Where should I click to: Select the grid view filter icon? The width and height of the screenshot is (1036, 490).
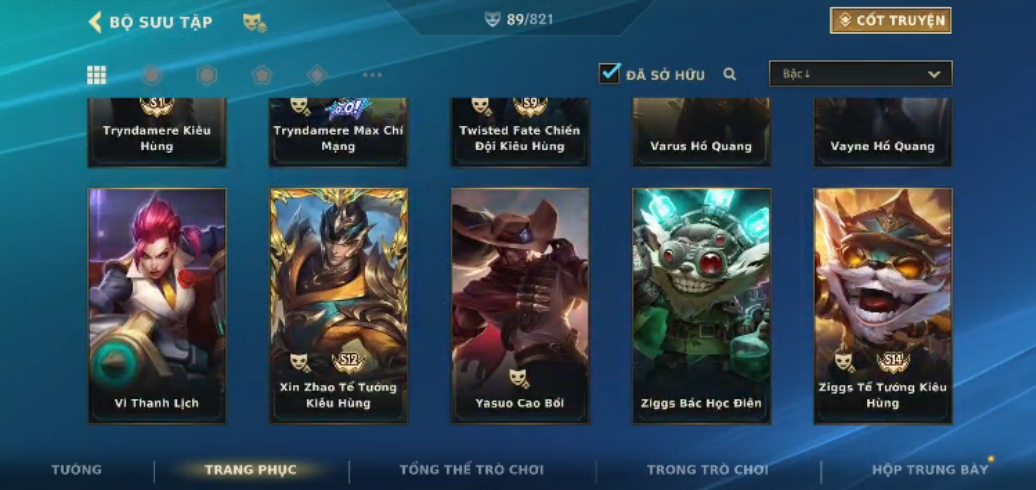click(97, 75)
